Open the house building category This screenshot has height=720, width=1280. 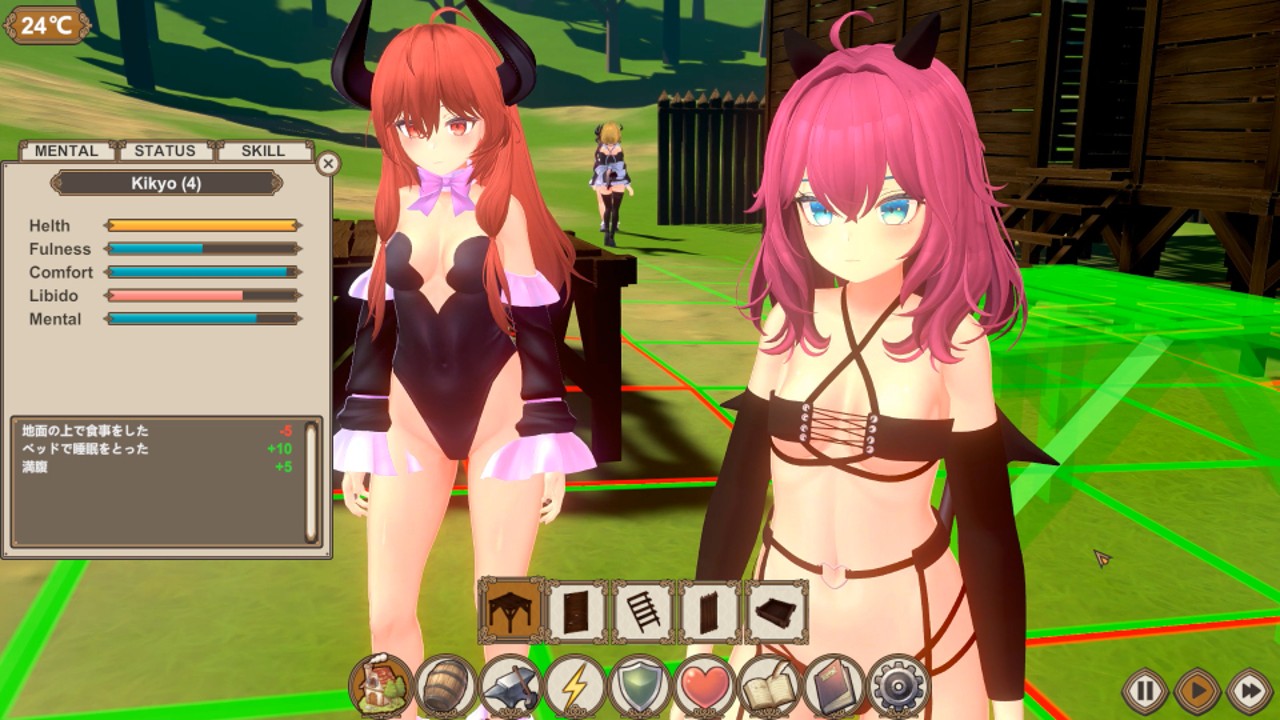(x=381, y=687)
